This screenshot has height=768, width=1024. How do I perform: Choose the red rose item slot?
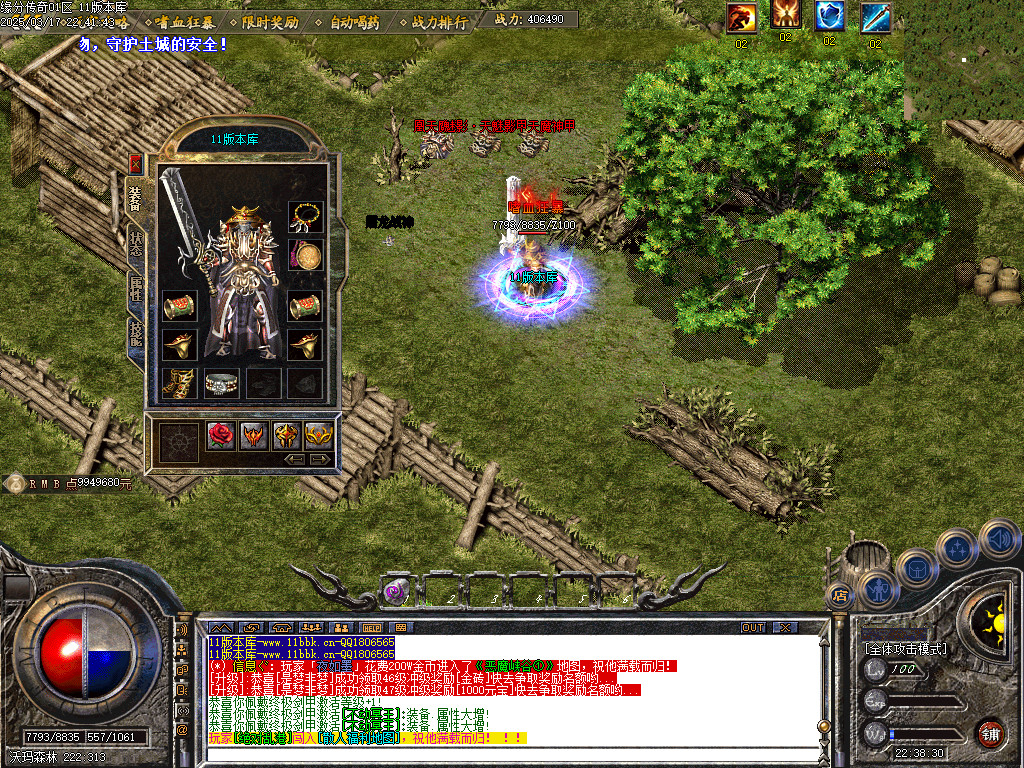[221, 435]
